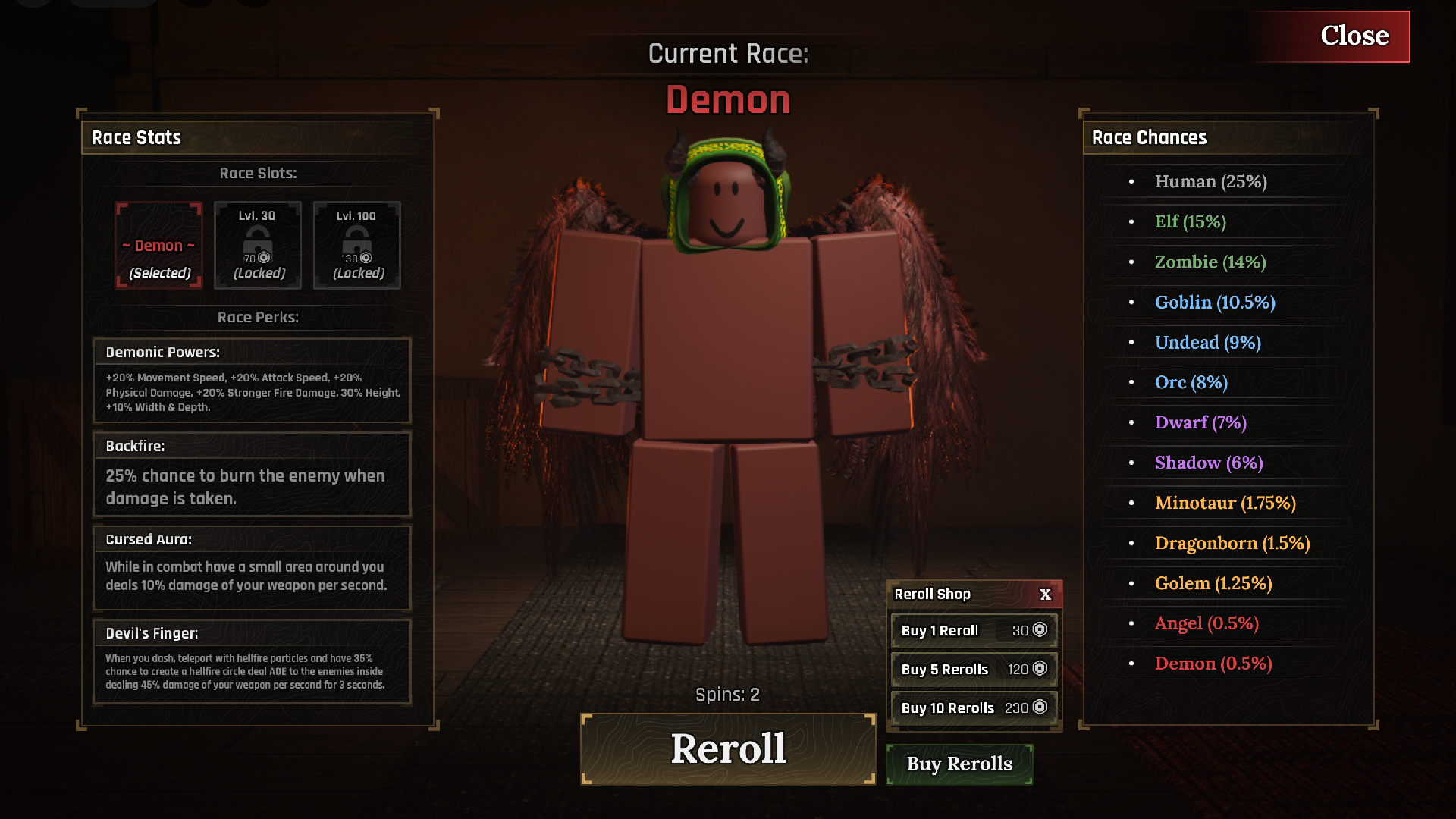The width and height of the screenshot is (1456, 819).
Task: Purchase the 10 Rerolls pack
Action: coord(974,708)
